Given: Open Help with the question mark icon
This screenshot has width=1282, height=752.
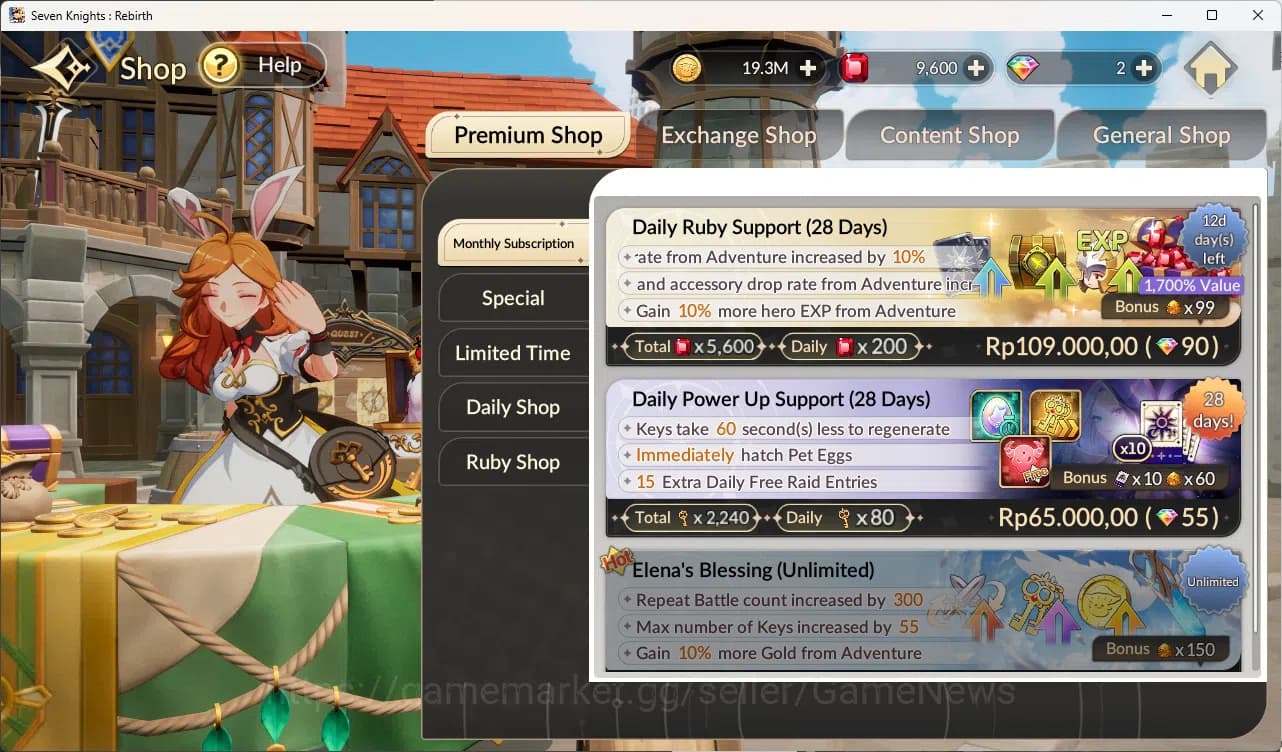Looking at the screenshot, I should [x=222, y=65].
